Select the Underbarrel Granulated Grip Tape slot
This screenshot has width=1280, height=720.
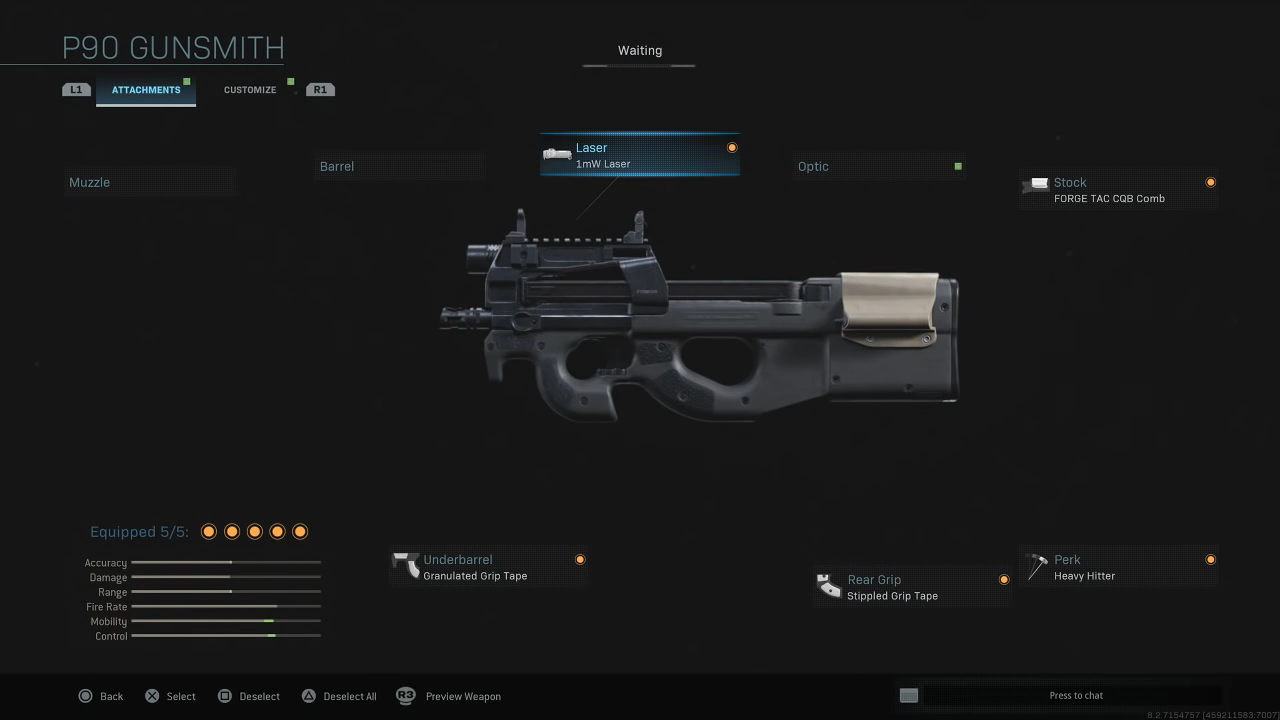click(x=488, y=567)
